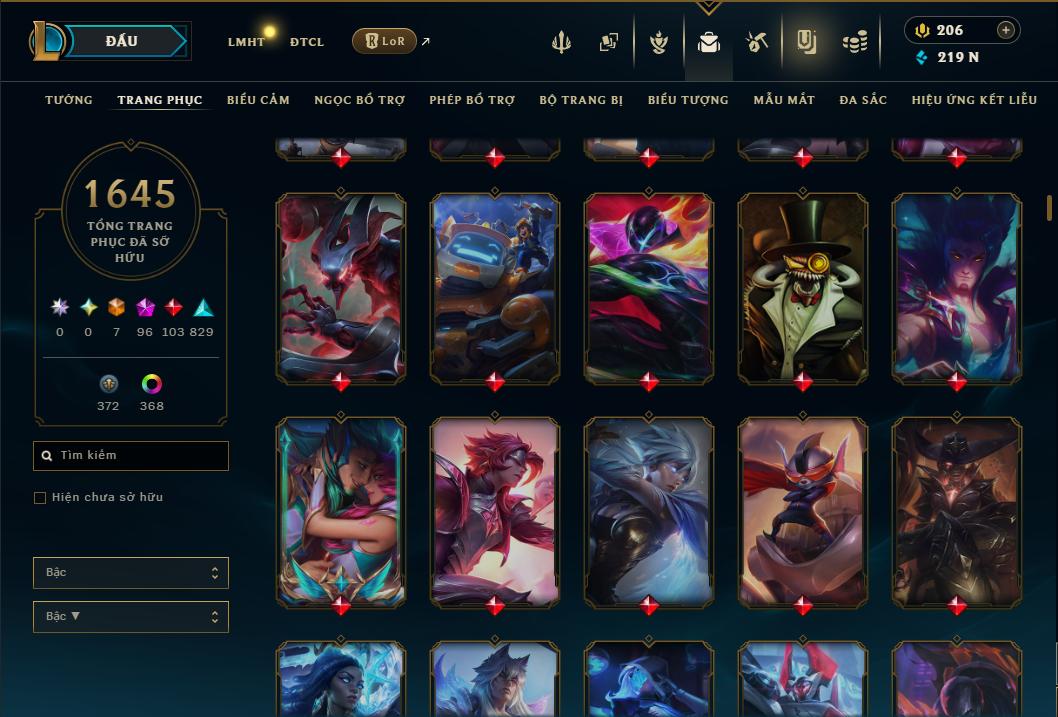
Task: Select the PHÉP BỔ TRỢ tab
Action: tap(472, 100)
